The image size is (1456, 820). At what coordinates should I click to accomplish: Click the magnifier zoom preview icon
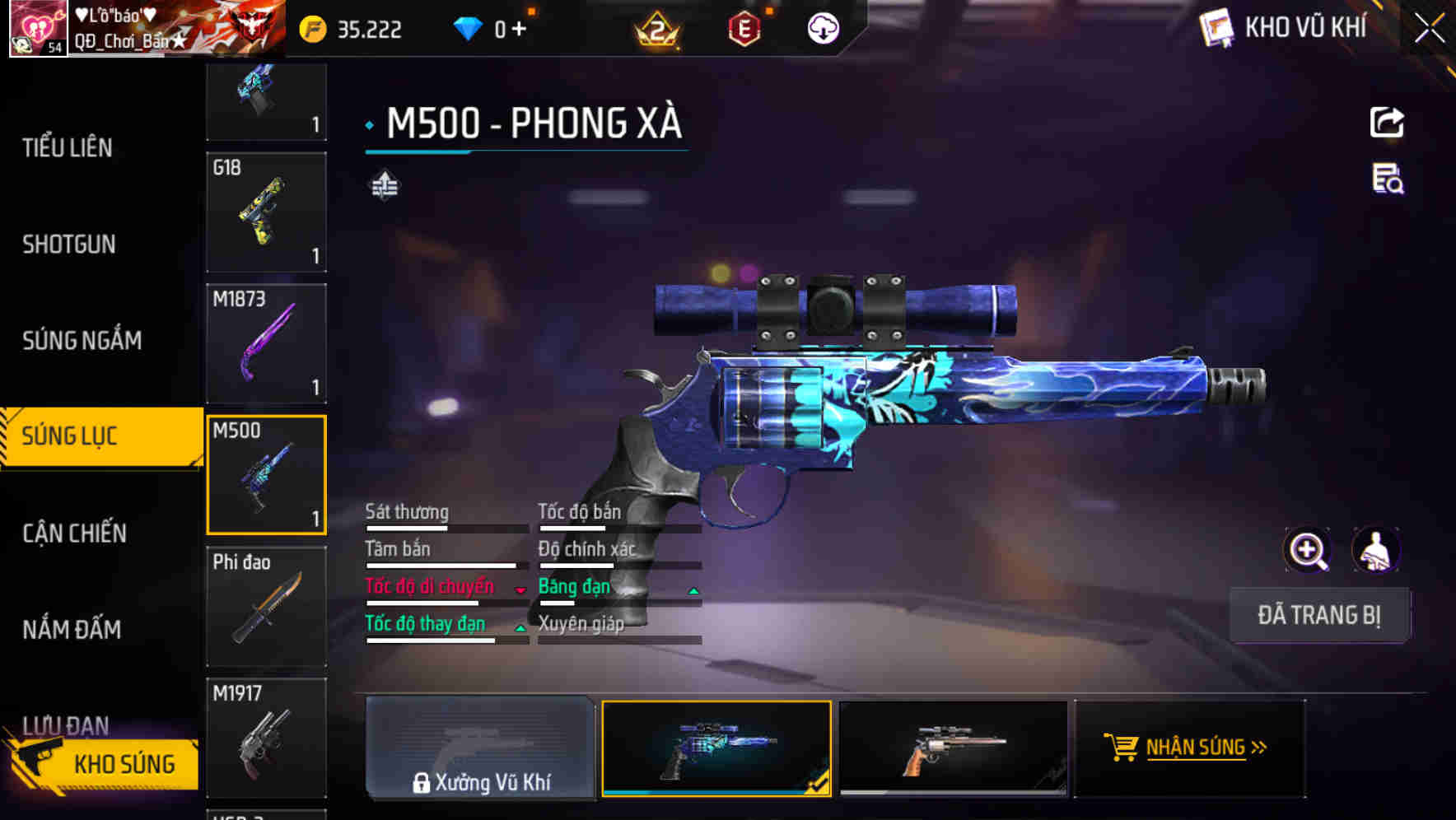click(1307, 550)
